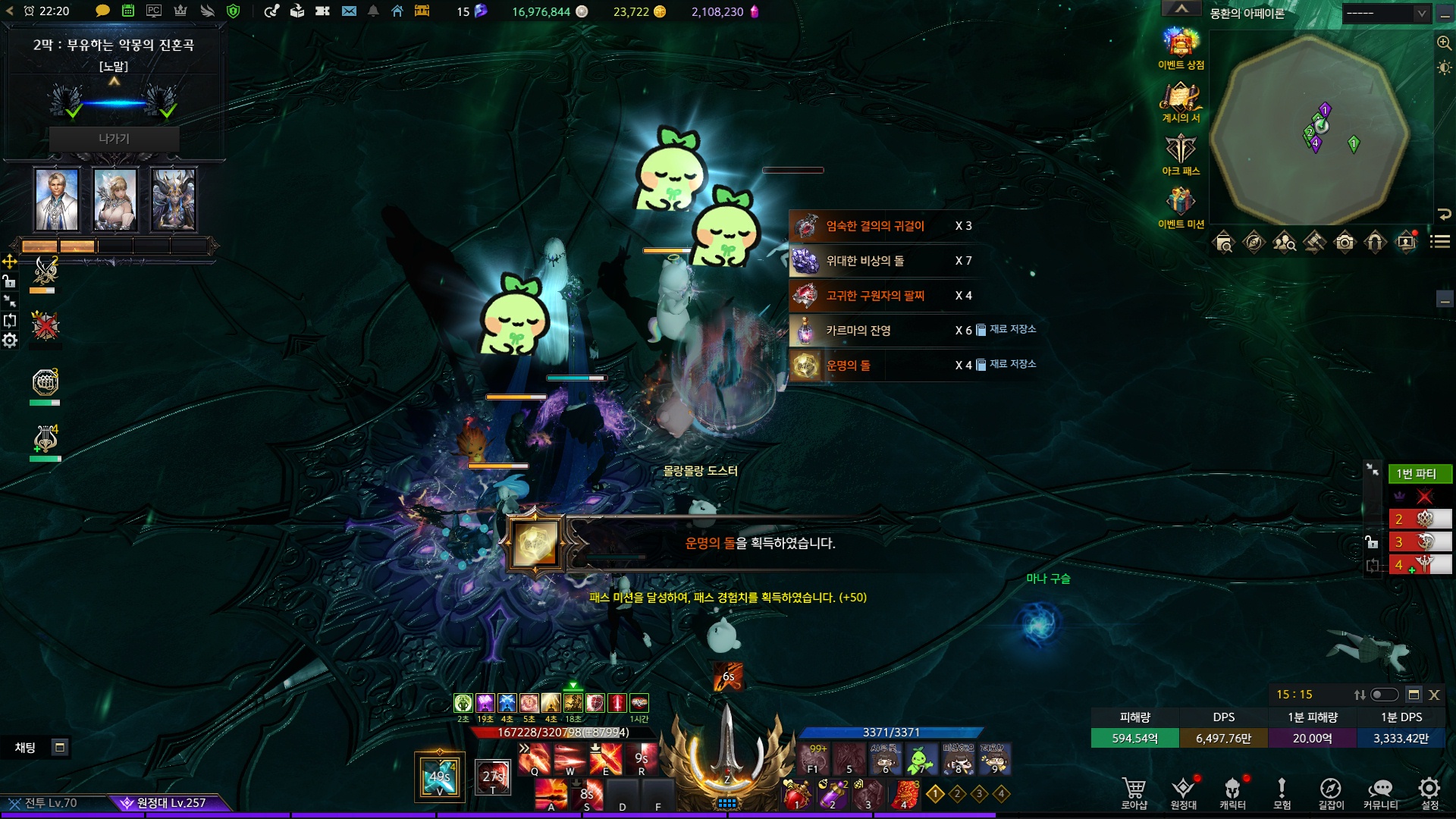
Task: Open the 커뮤니티 community menu
Action: point(1380,791)
